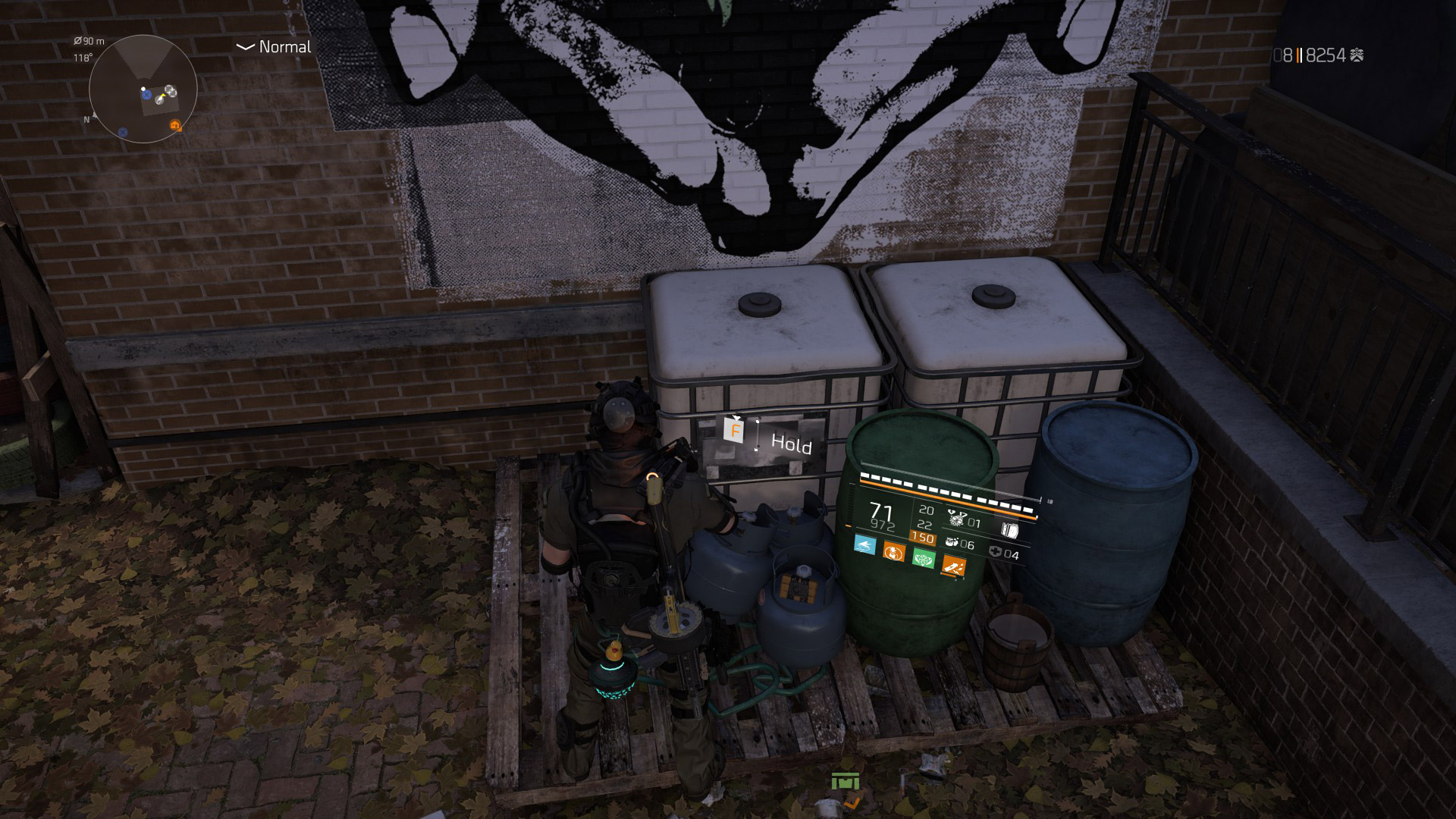Select the green hive skill icon

pos(924,557)
